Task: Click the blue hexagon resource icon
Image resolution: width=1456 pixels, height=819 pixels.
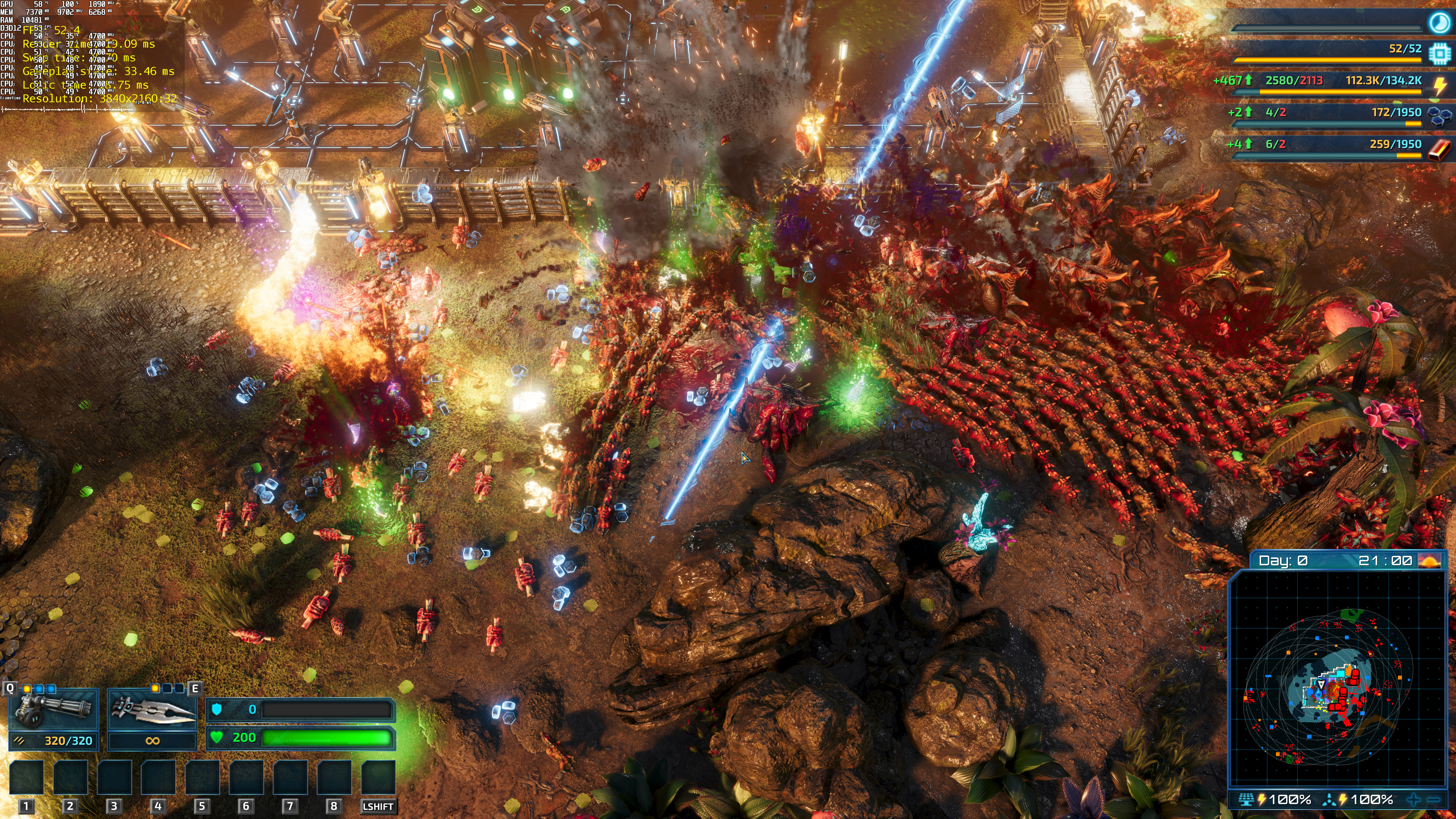Action: click(1439, 116)
